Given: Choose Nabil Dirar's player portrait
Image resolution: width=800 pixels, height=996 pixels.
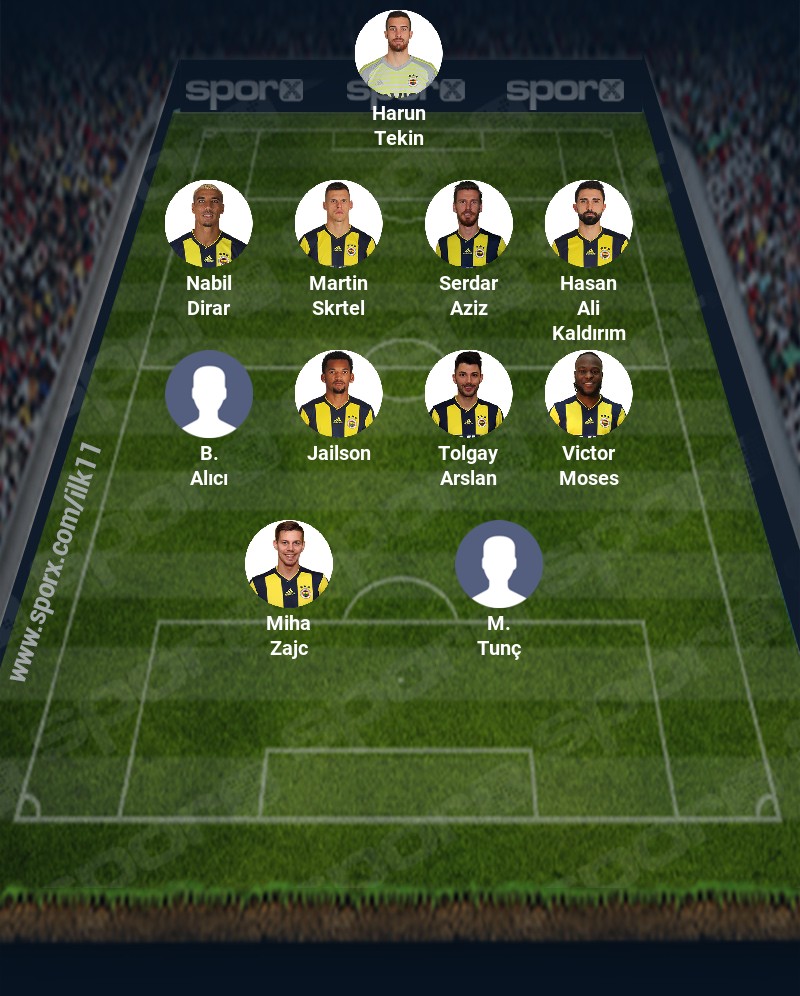Looking at the screenshot, I should tap(209, 224).
